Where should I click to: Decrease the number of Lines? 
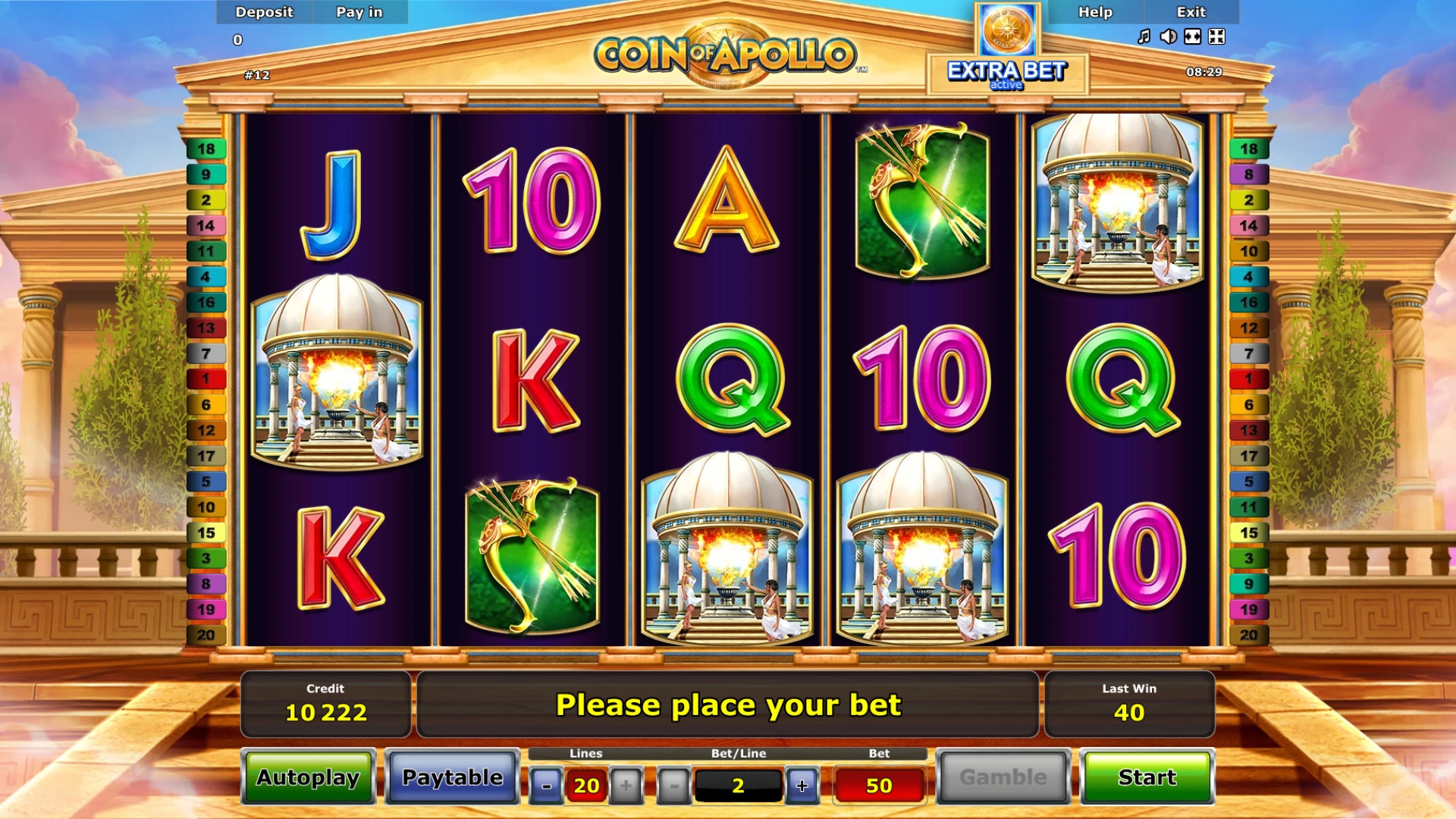(546, 786)
